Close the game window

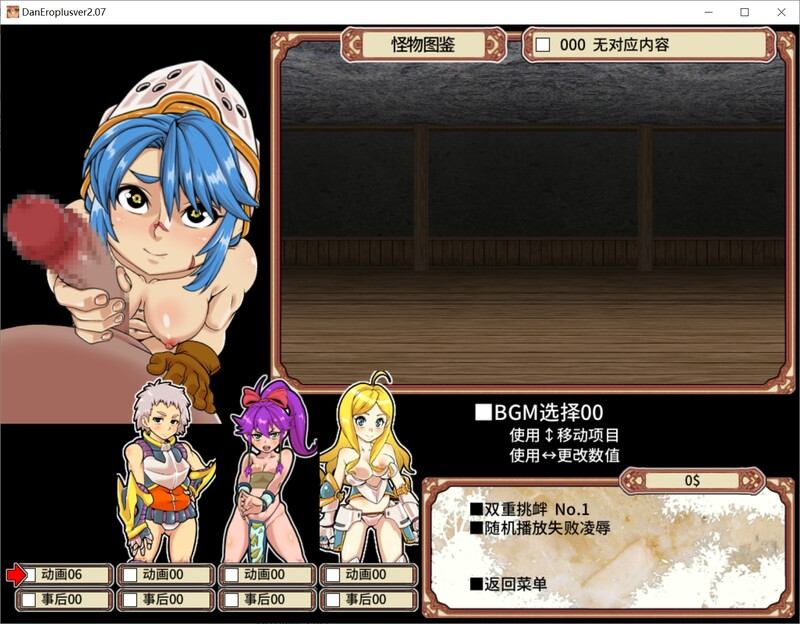(776, 12)
